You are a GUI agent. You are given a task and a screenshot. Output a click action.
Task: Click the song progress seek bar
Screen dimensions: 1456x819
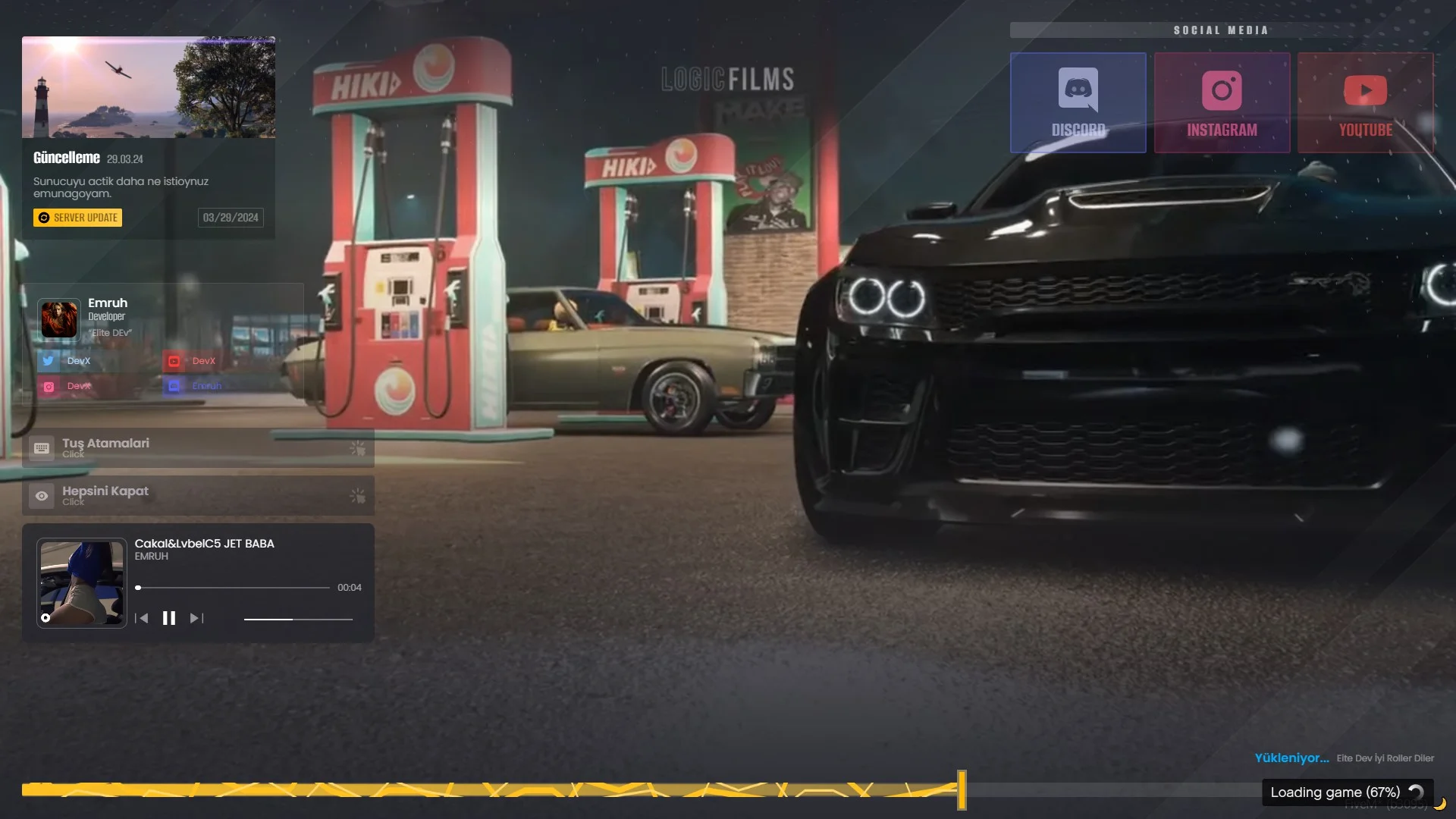[x=233, y=588]
